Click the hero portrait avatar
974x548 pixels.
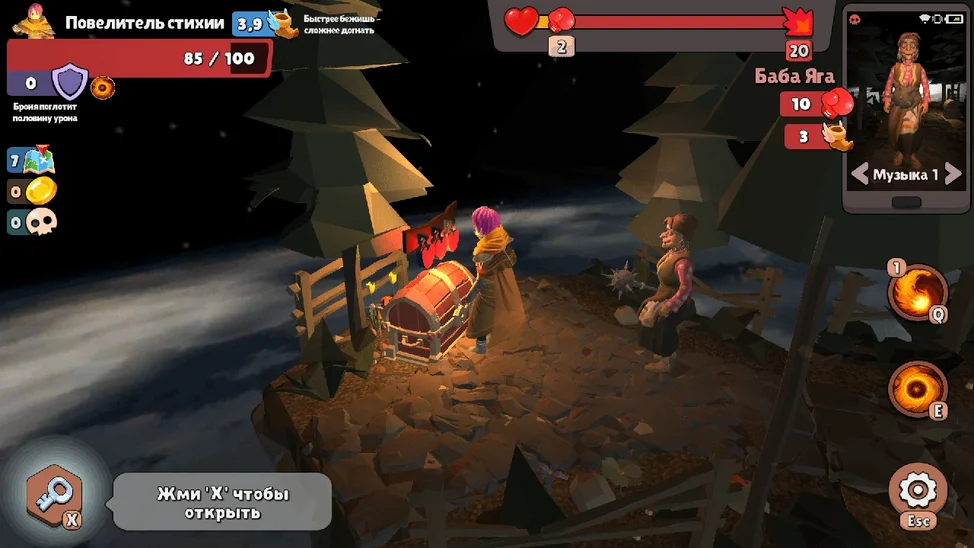(33, 21)
